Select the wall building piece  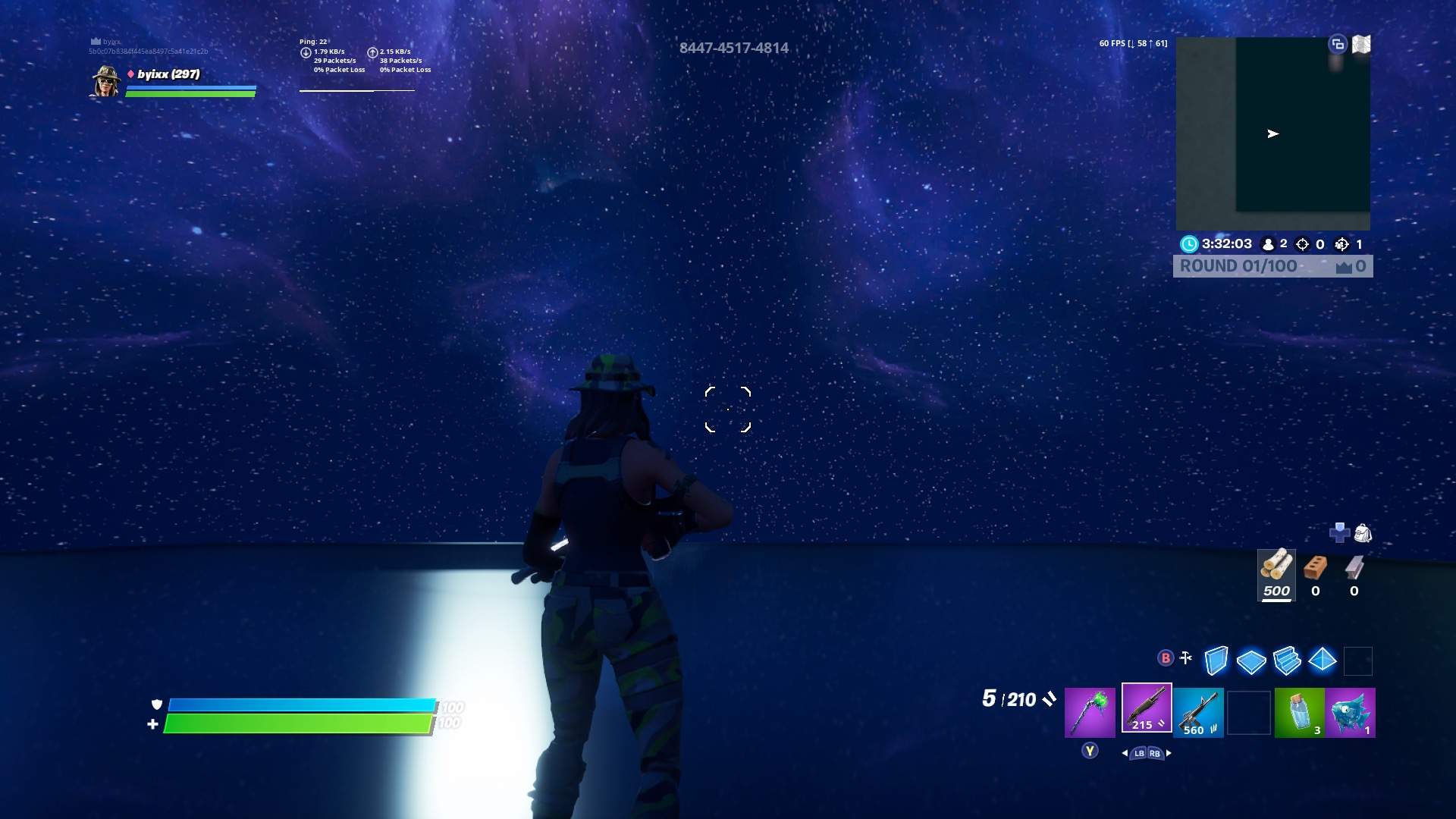click(1216, 661)
